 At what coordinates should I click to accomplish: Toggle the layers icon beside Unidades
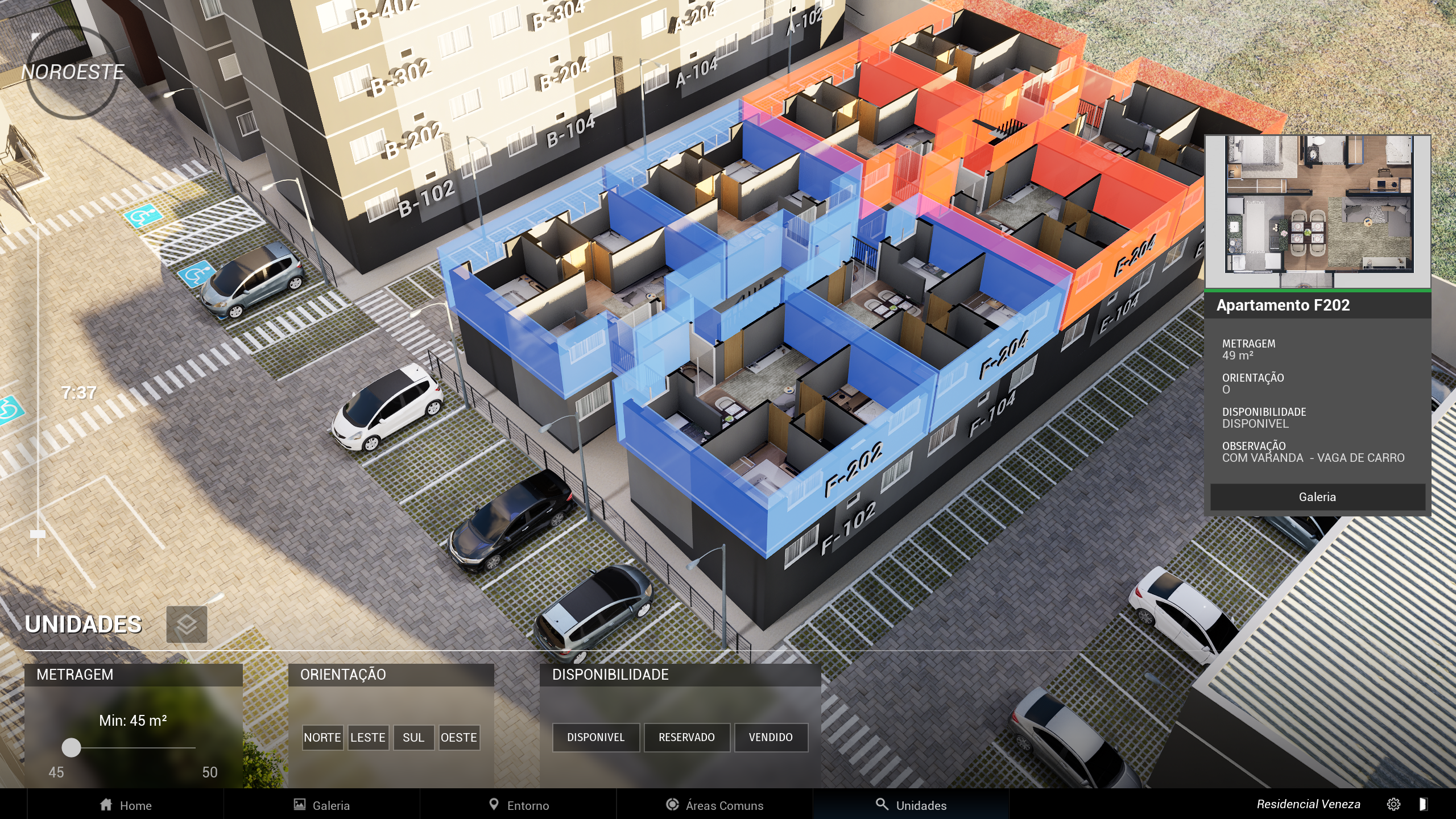[187, 624]
